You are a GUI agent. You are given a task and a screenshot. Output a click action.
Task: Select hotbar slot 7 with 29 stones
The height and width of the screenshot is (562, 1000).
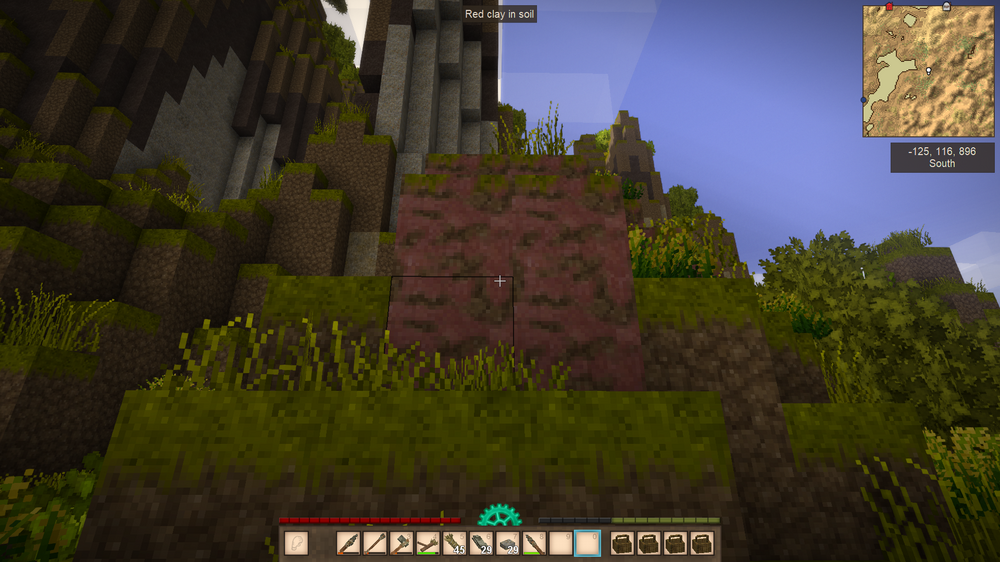508,543
